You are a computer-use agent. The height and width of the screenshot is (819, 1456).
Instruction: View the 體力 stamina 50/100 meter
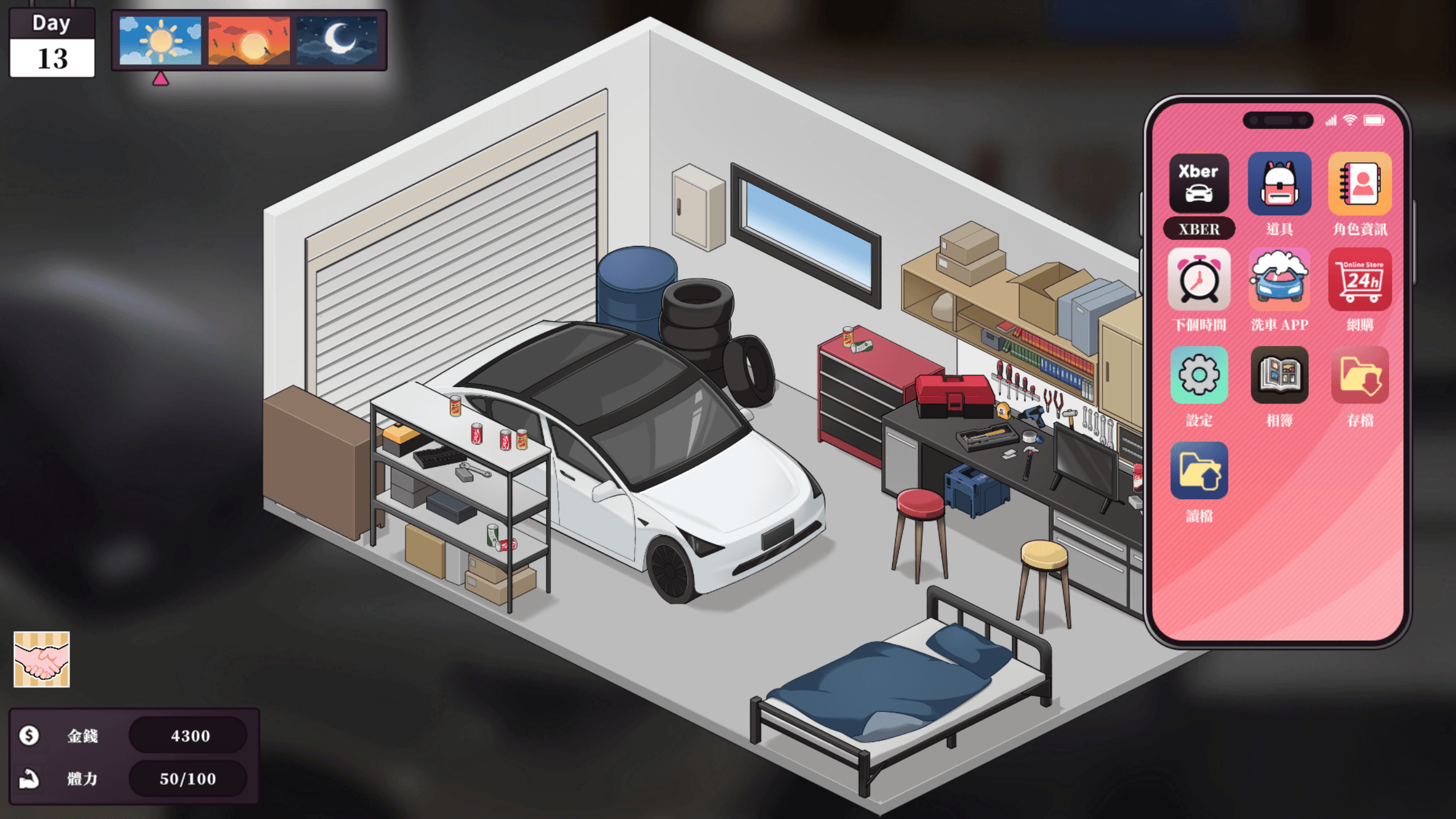(x=188, y=779)
